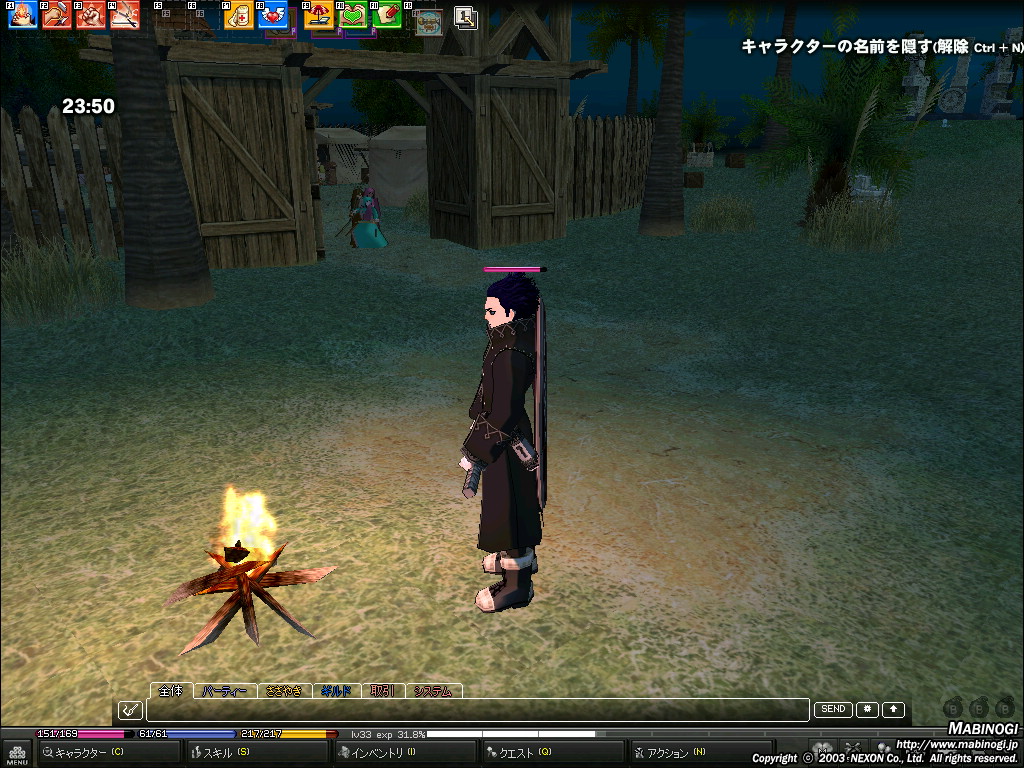Open the MENU button
The height and width of the screenshot is (768, 1024).
(16, 753)
